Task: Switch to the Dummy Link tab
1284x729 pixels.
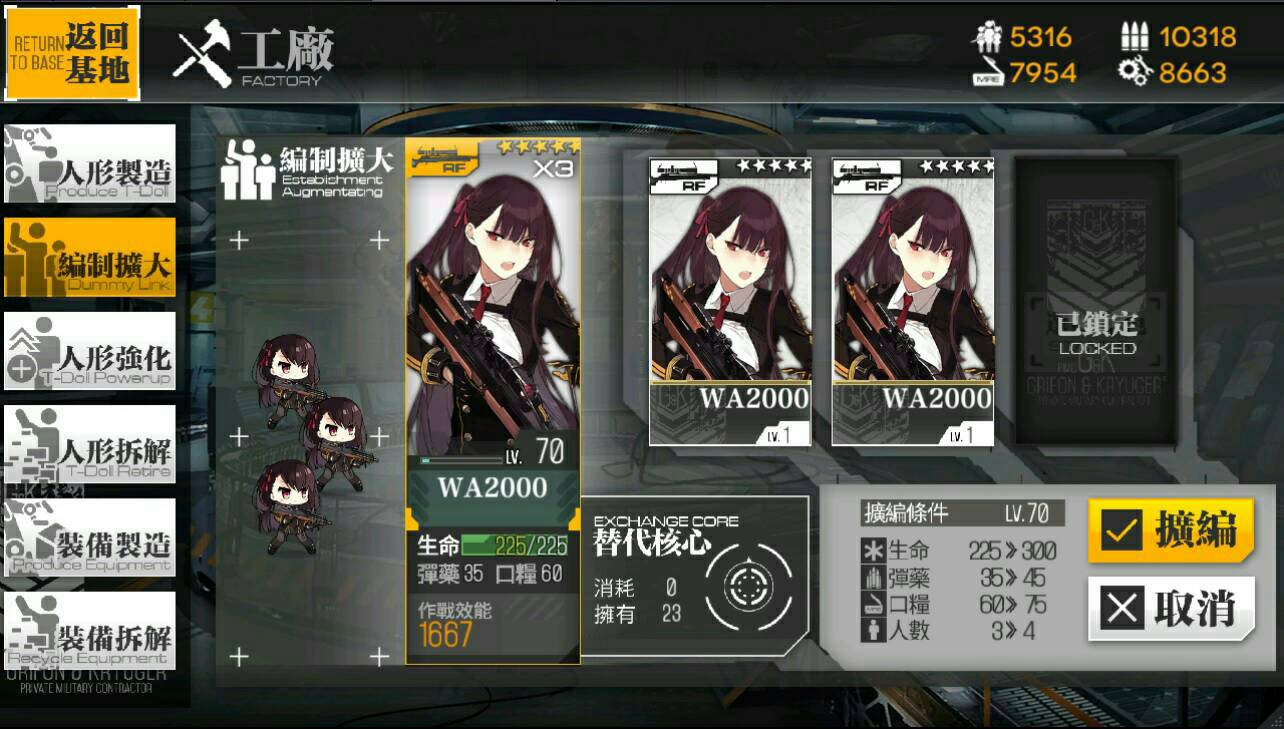Action: click(x=90, y=258)
